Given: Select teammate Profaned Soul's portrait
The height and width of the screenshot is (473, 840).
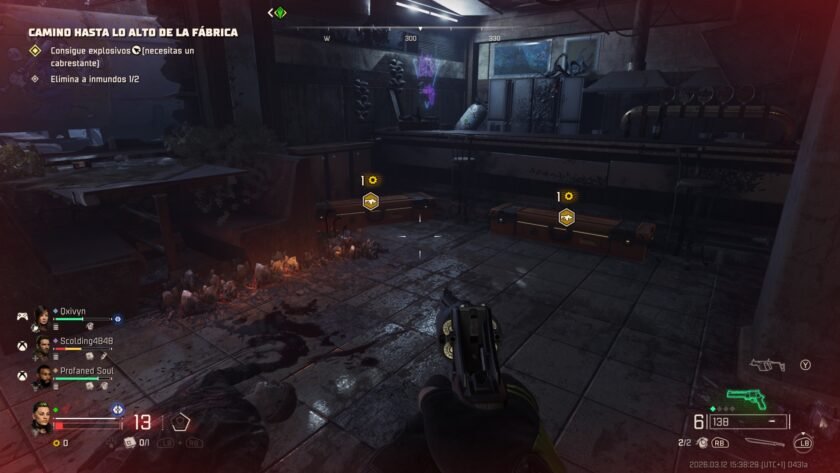Looking at the screenshot, I should click(x=43, y=376).
